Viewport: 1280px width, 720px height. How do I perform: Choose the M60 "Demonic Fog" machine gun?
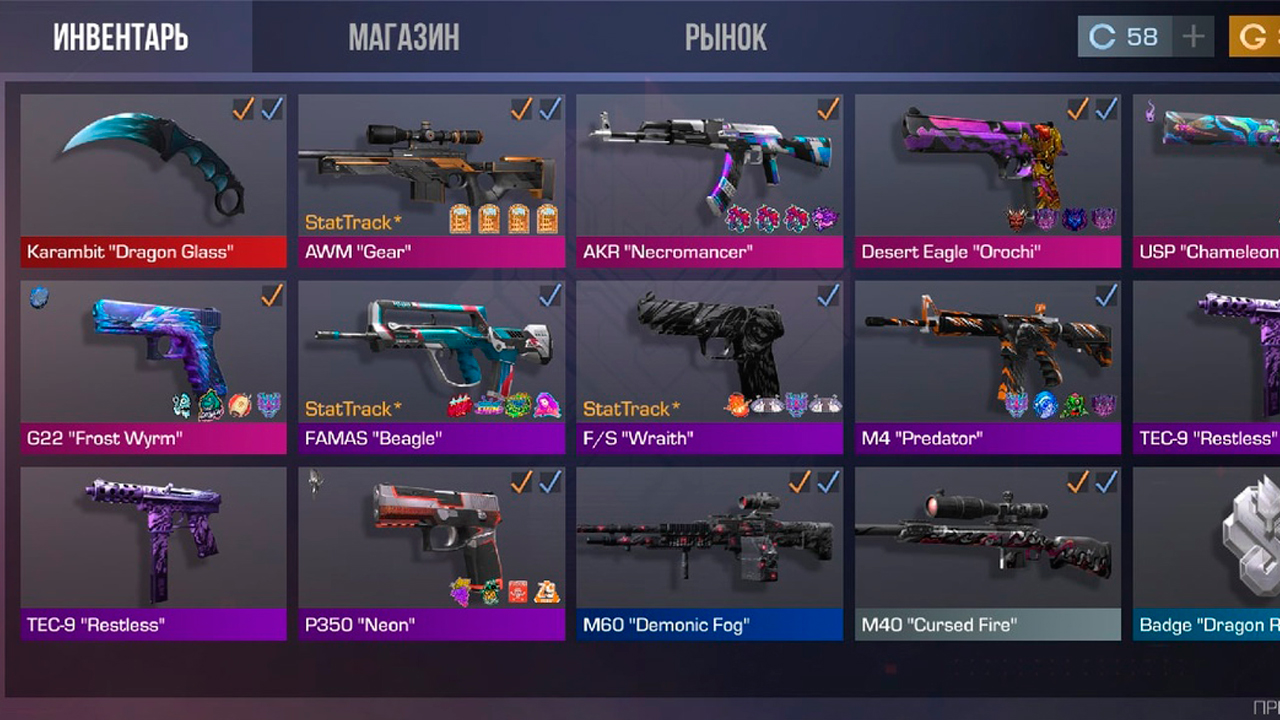tap(709, 553)
